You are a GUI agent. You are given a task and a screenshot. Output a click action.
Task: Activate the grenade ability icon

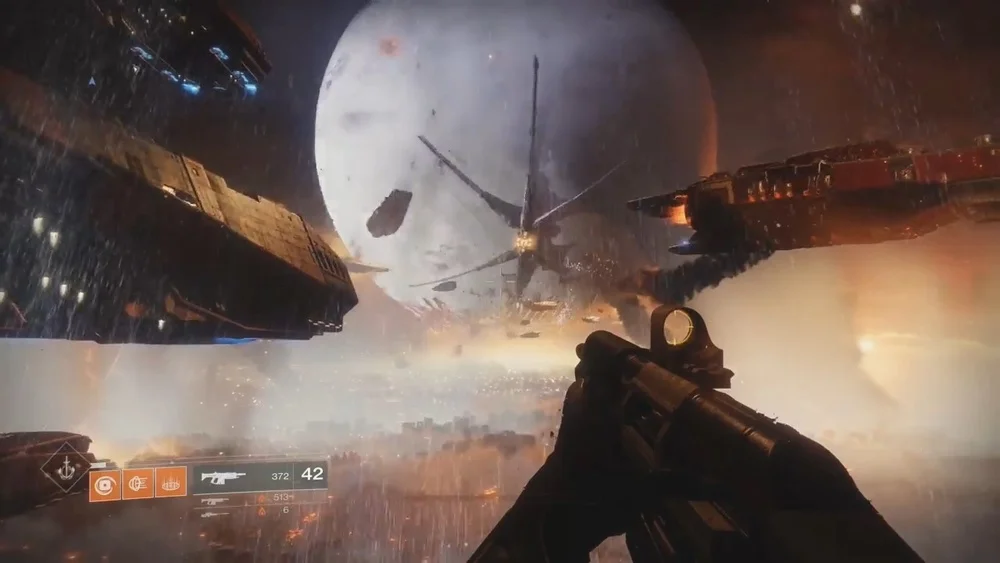[104, 485]
